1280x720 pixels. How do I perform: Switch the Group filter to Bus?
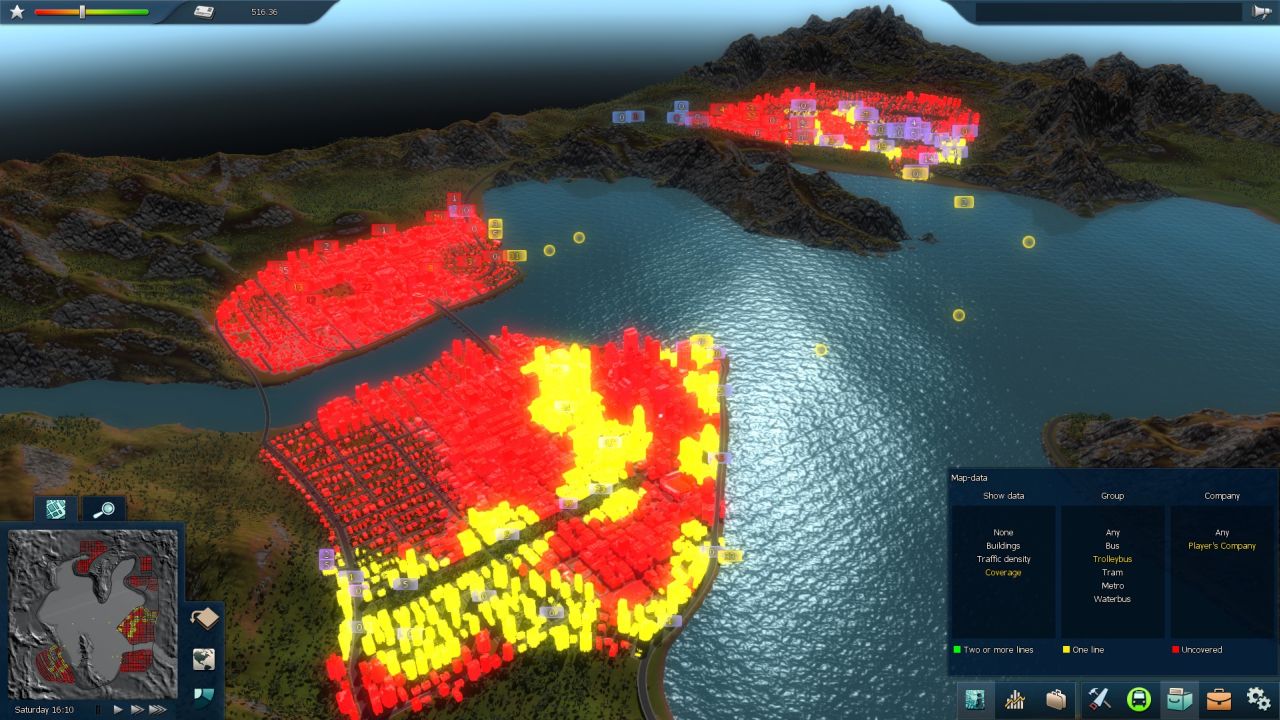tap(1112, 545)
